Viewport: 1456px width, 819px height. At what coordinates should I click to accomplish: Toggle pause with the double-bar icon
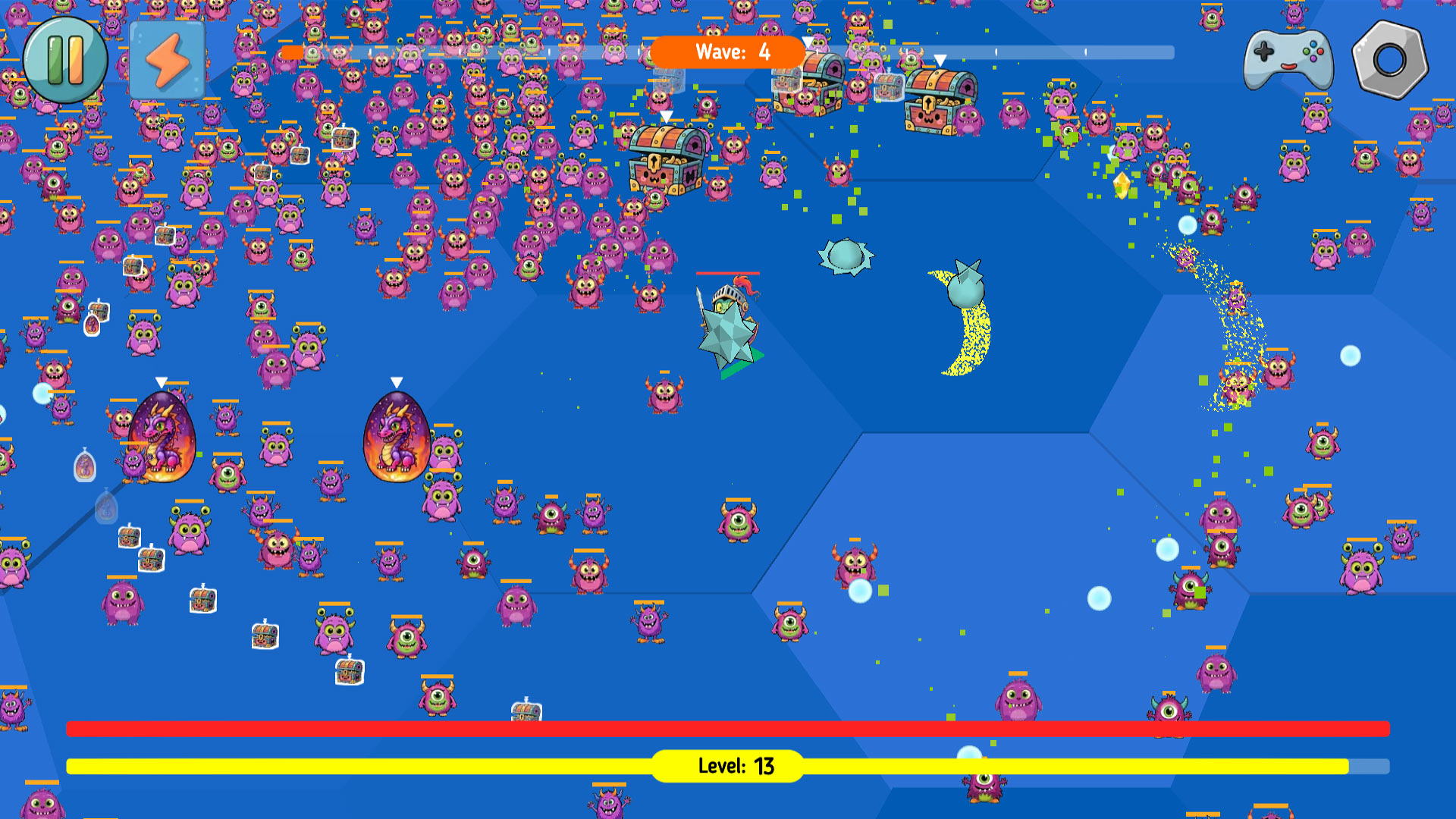(x=67, y=61)
